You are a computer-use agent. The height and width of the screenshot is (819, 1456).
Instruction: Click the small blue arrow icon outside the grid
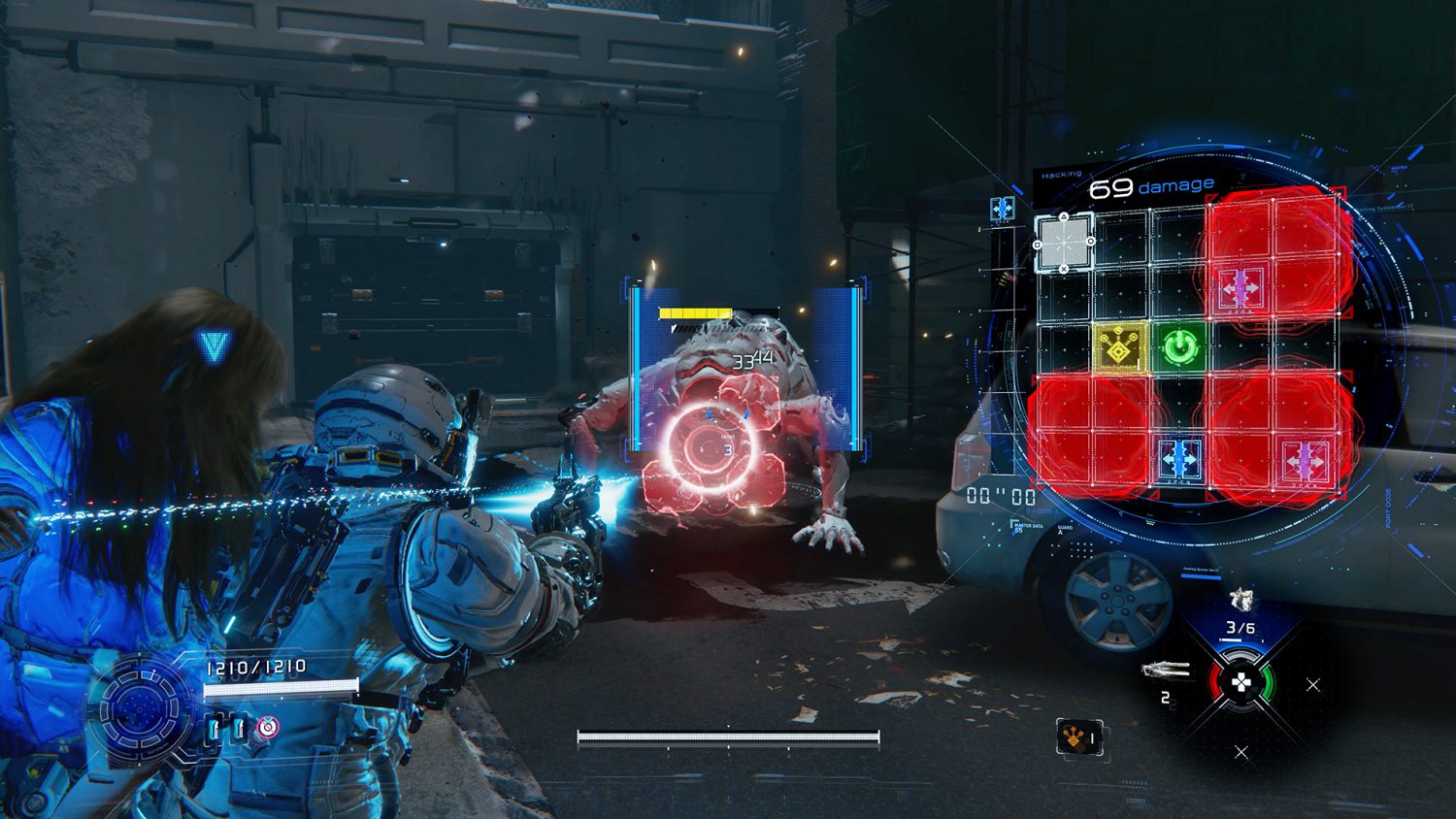pos(1002,207)
